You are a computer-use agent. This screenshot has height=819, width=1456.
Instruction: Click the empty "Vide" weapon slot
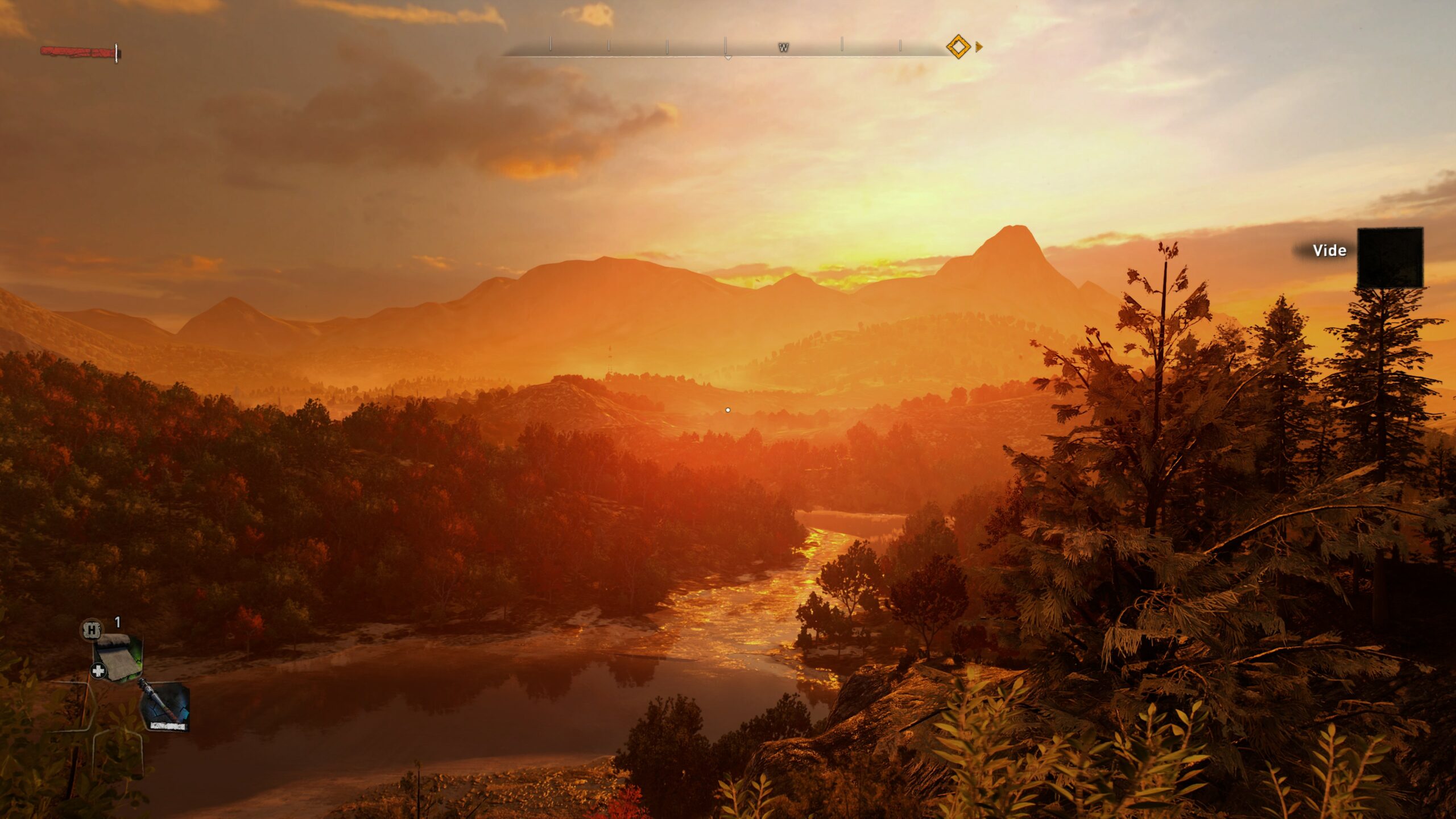(1389, 258)
